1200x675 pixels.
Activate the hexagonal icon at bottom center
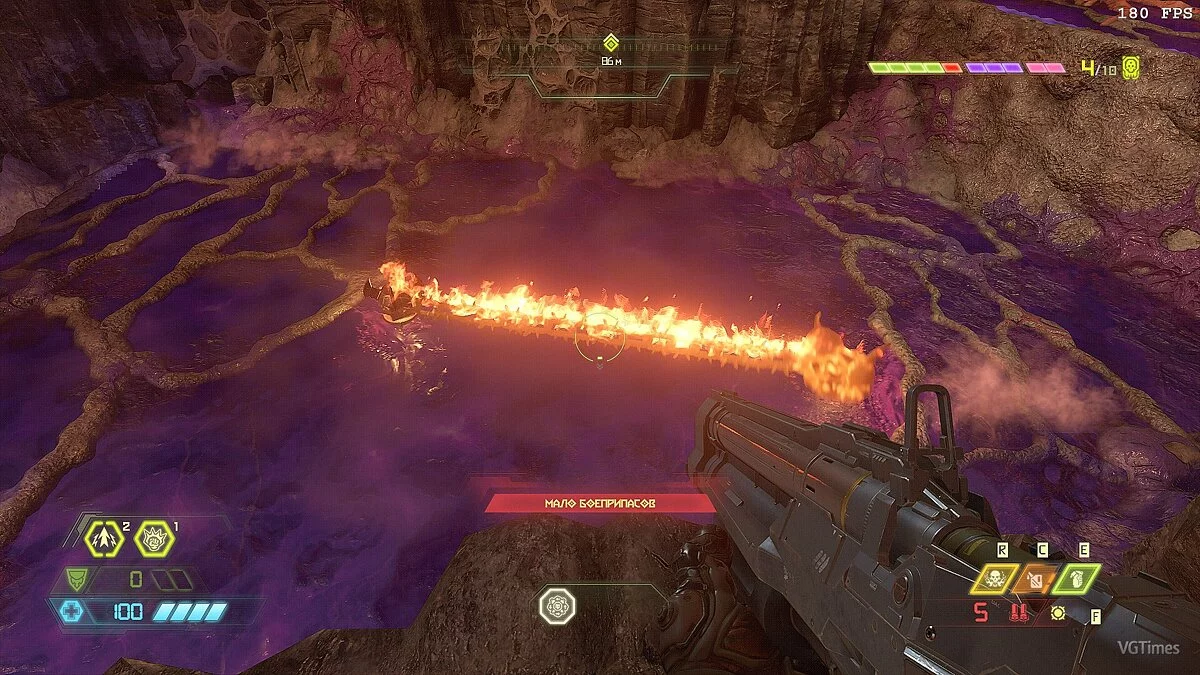pos(556,605)
